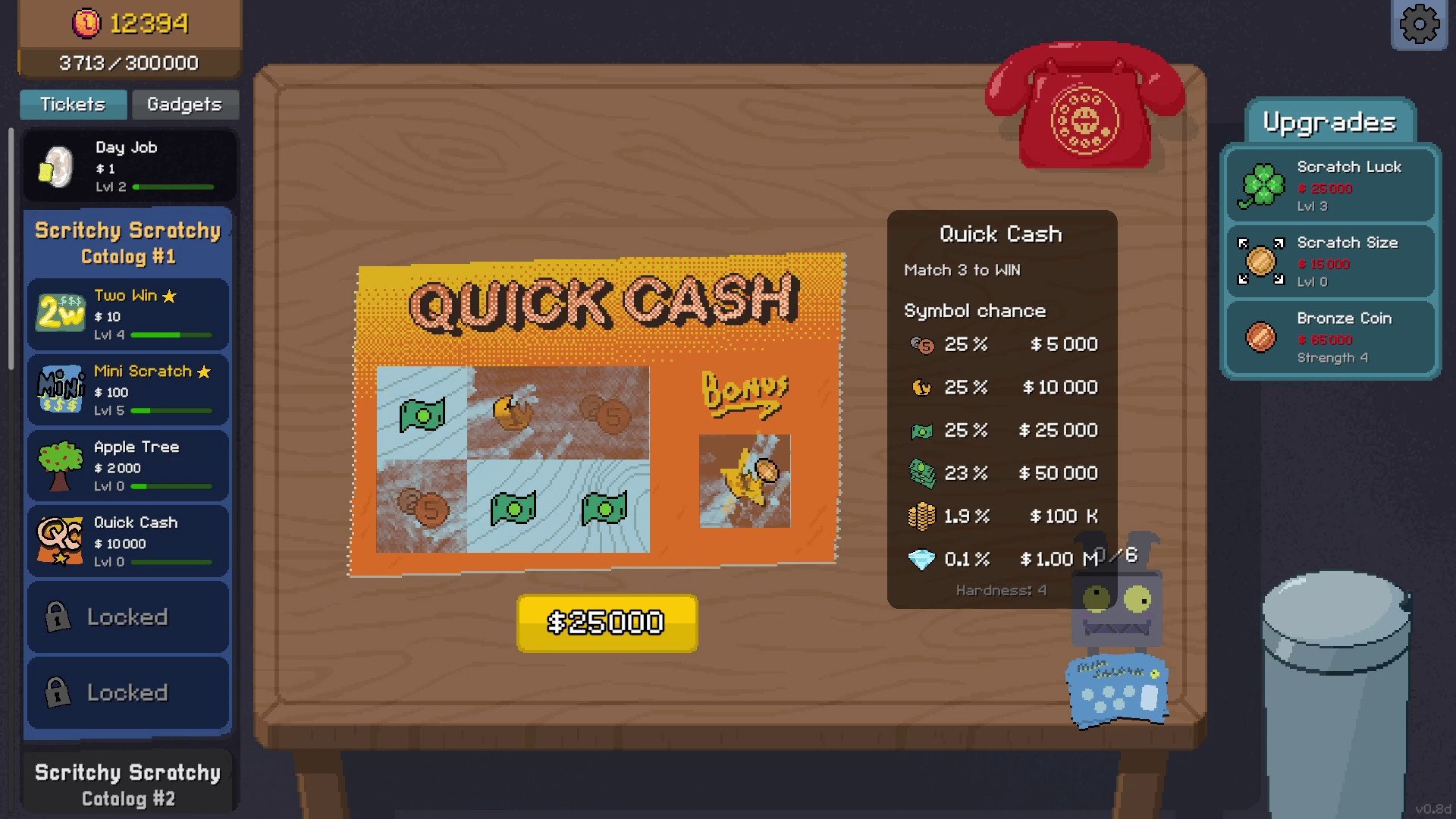Collect the $25000 prize button

pos(607,623)
